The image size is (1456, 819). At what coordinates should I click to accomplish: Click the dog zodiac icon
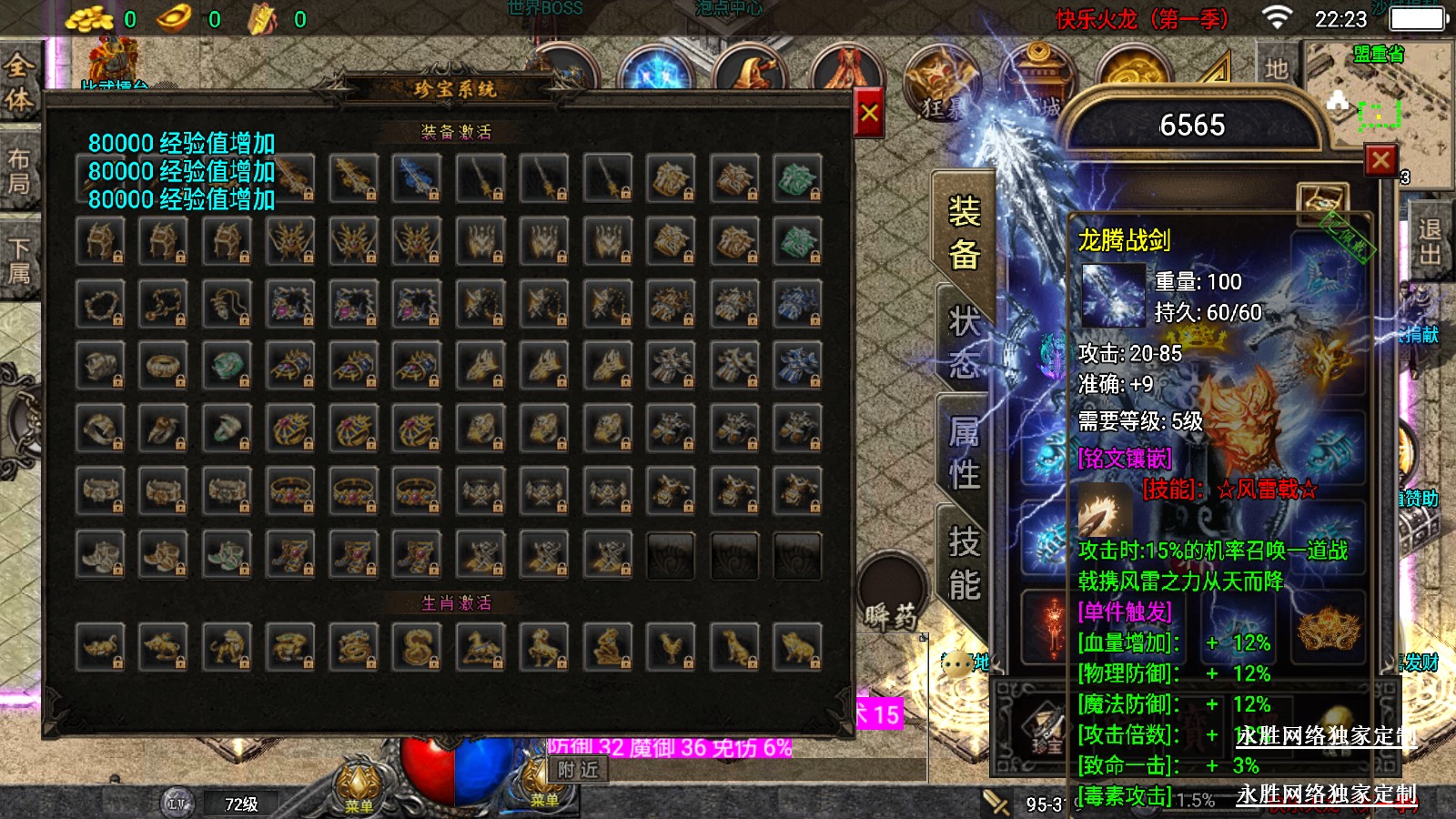(734, 646)
